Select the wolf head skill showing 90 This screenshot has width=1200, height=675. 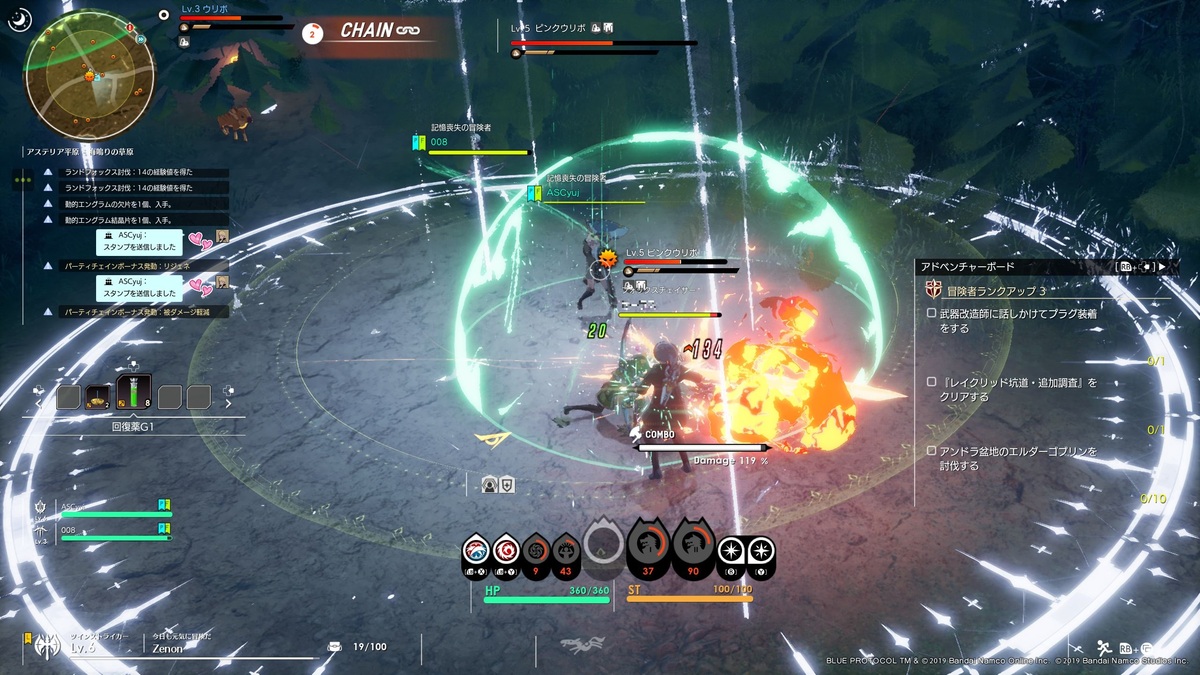[693, 545]
